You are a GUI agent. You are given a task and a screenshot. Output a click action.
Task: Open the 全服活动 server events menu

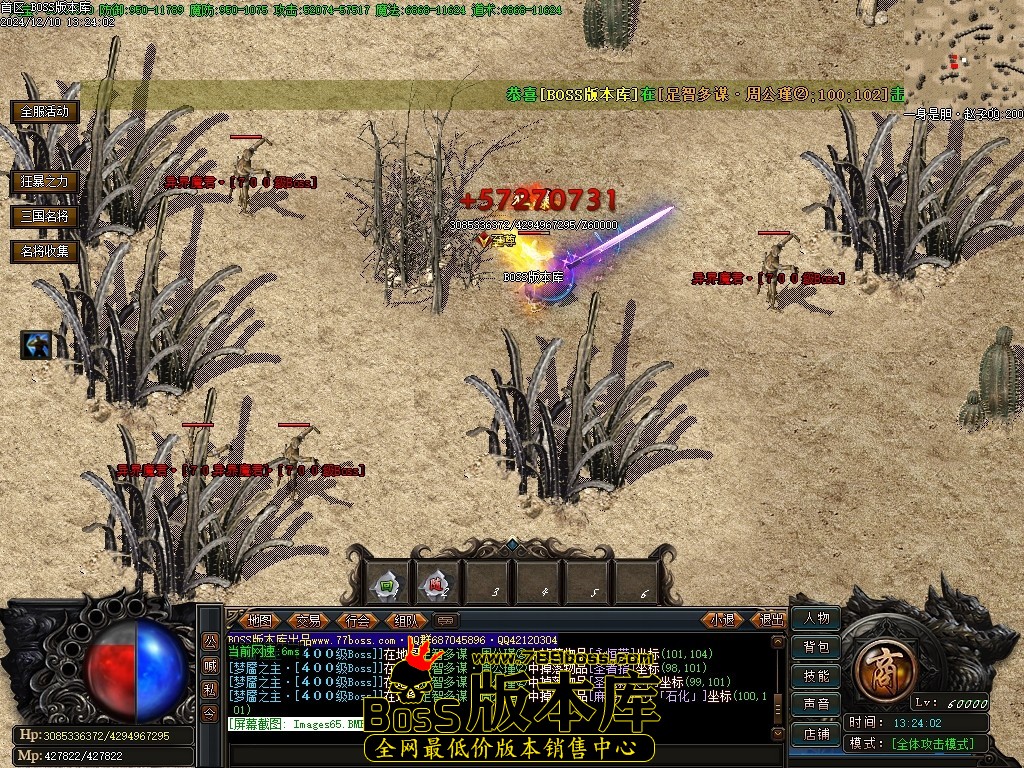coord(46,111)
